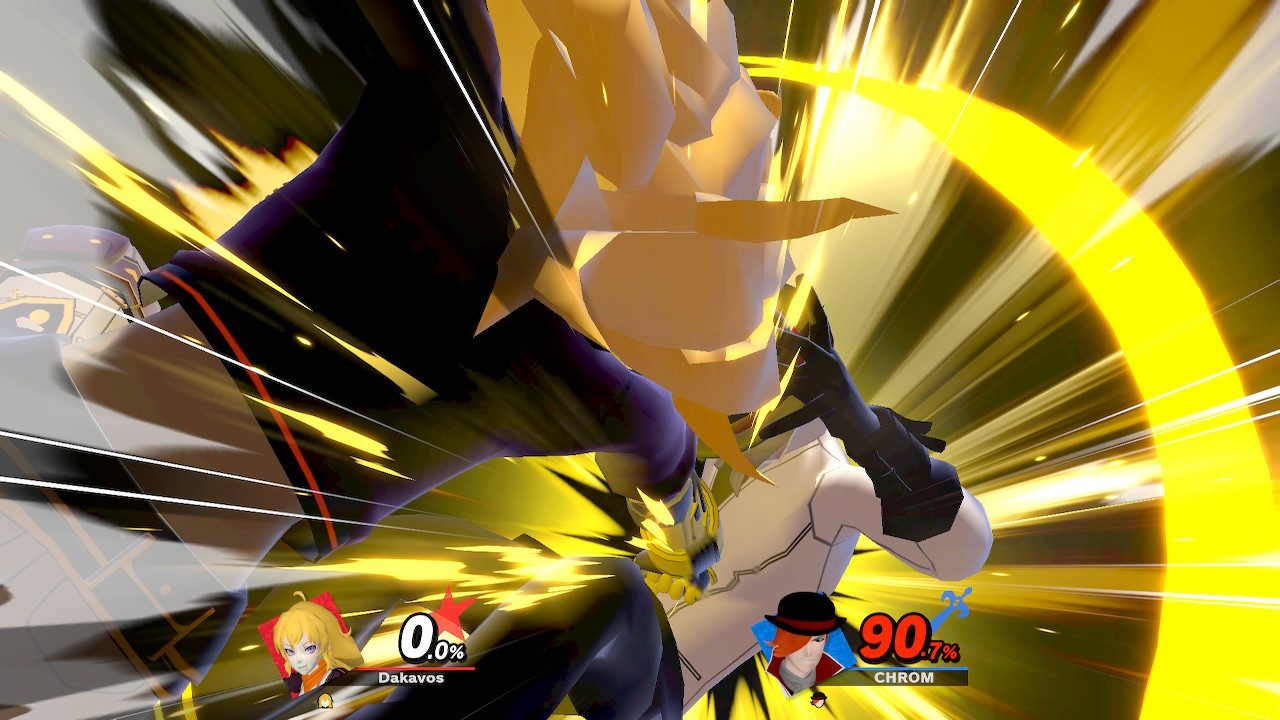This screenshot has height=720, width=1280.
Task: Click the percent sign after Dakavos's damage
Action: click(x=457, y=652)
